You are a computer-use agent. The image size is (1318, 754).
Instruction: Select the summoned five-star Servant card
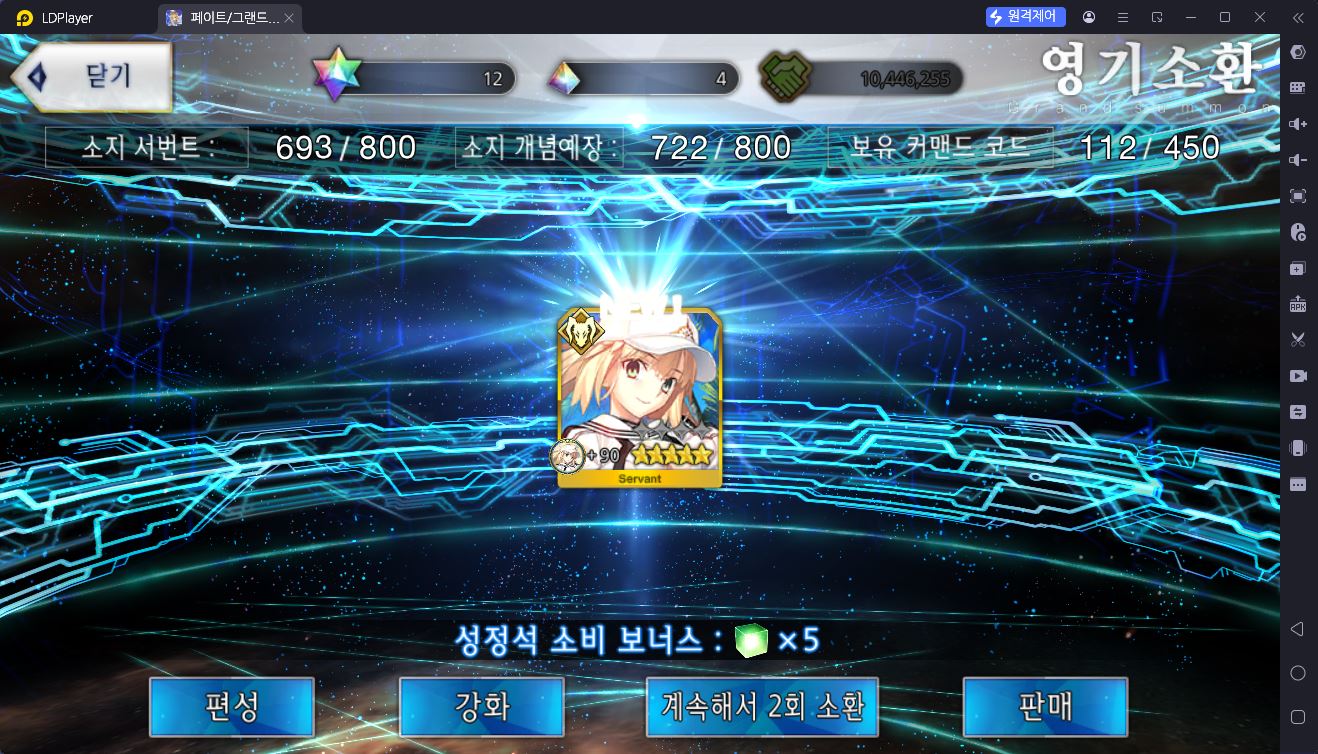(640, 398)
